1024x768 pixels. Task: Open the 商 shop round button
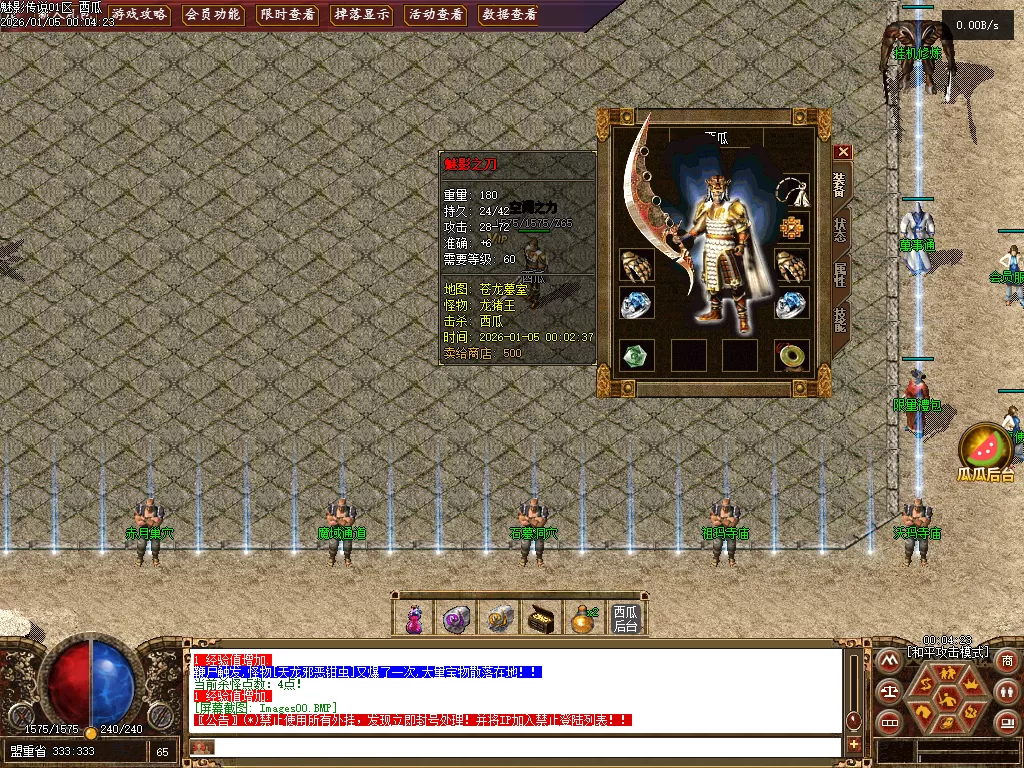click(1006, 660)
